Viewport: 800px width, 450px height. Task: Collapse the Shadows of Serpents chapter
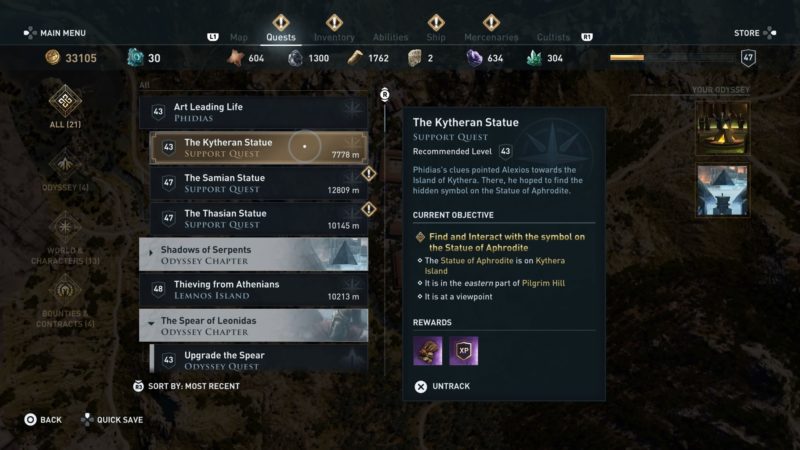tap(253, 254)
